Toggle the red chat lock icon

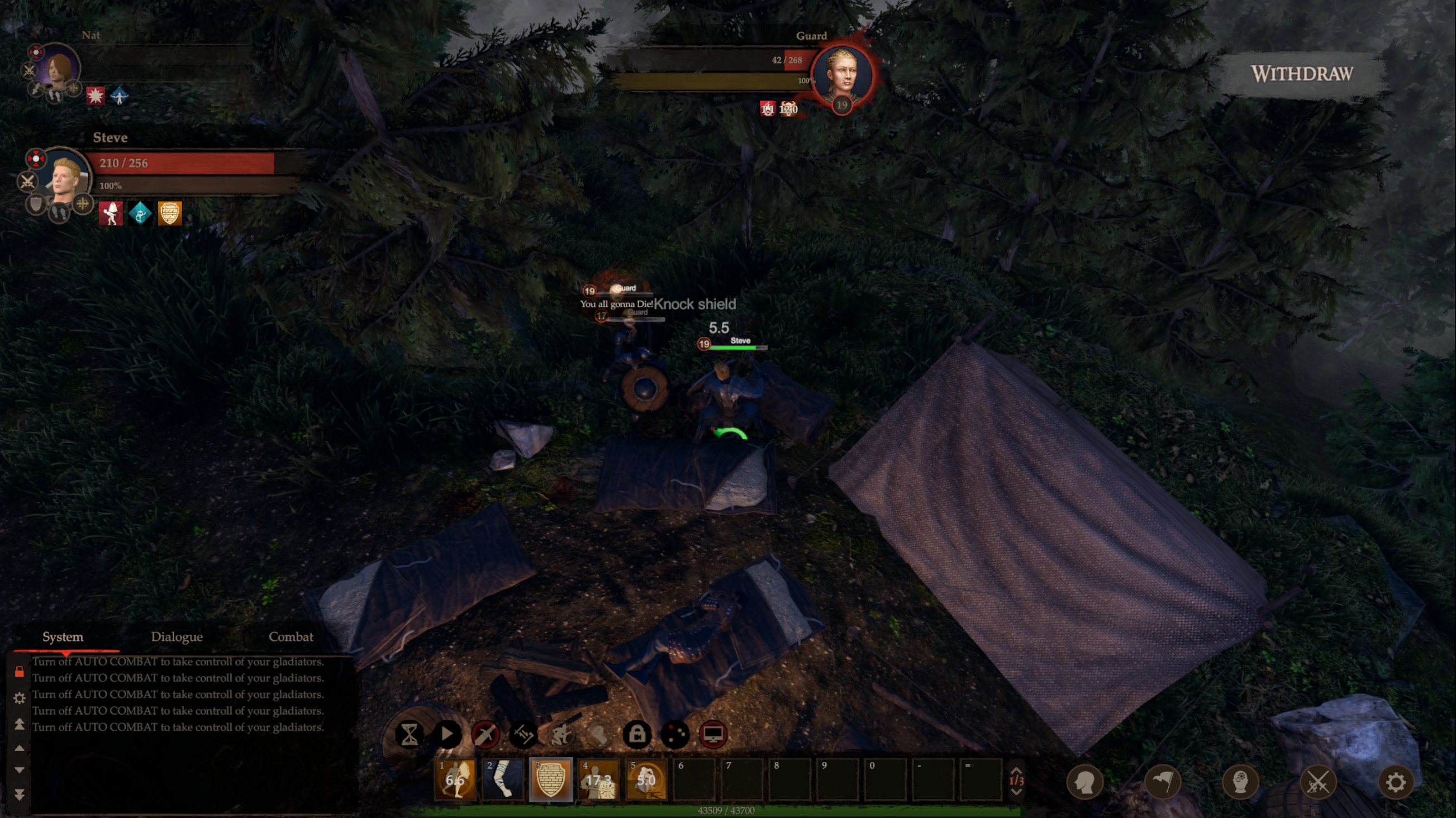pos(19,672)
